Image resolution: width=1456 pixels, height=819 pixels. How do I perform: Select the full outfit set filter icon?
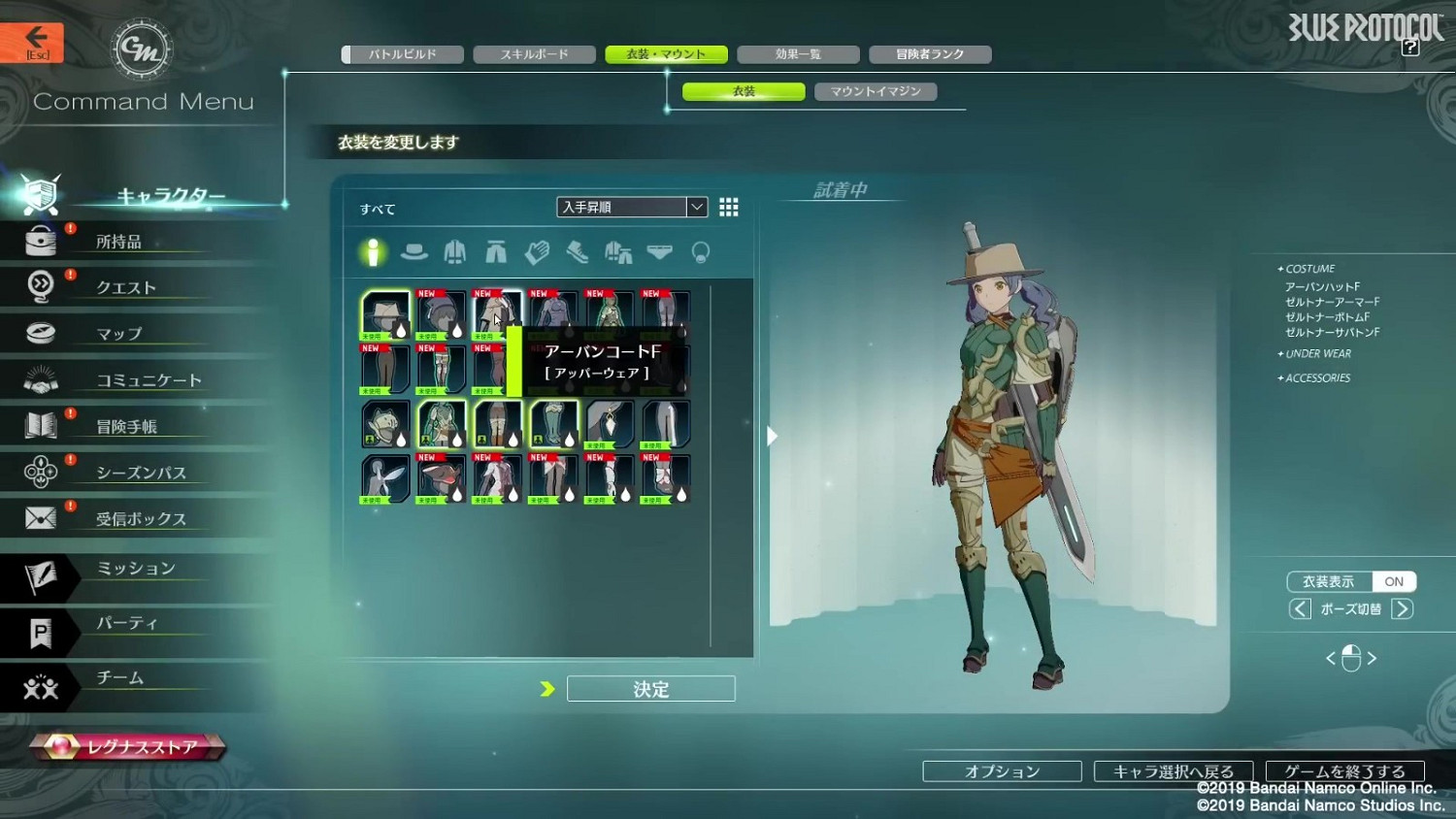617,252
